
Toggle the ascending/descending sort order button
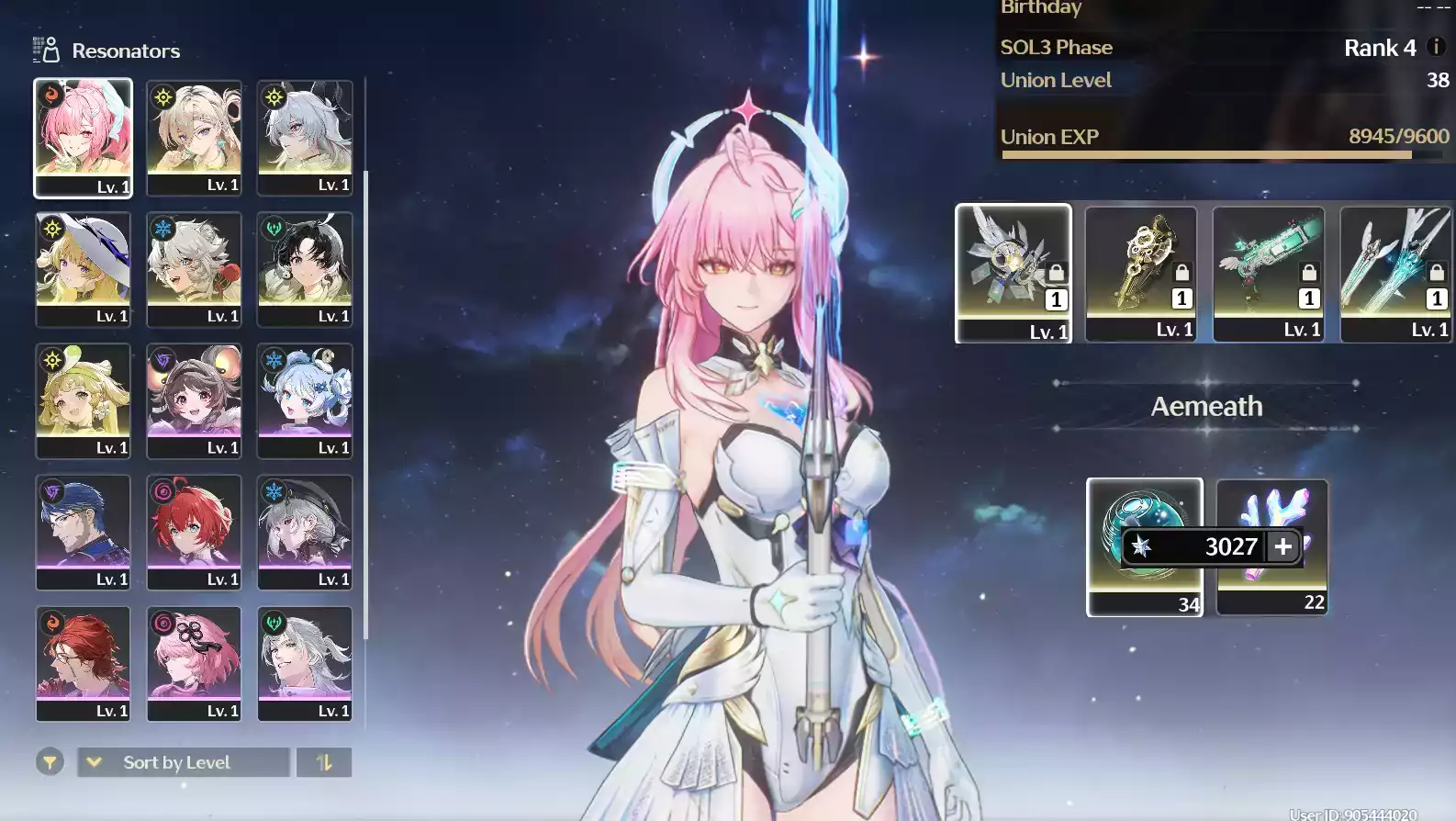[x=324, y=762]
